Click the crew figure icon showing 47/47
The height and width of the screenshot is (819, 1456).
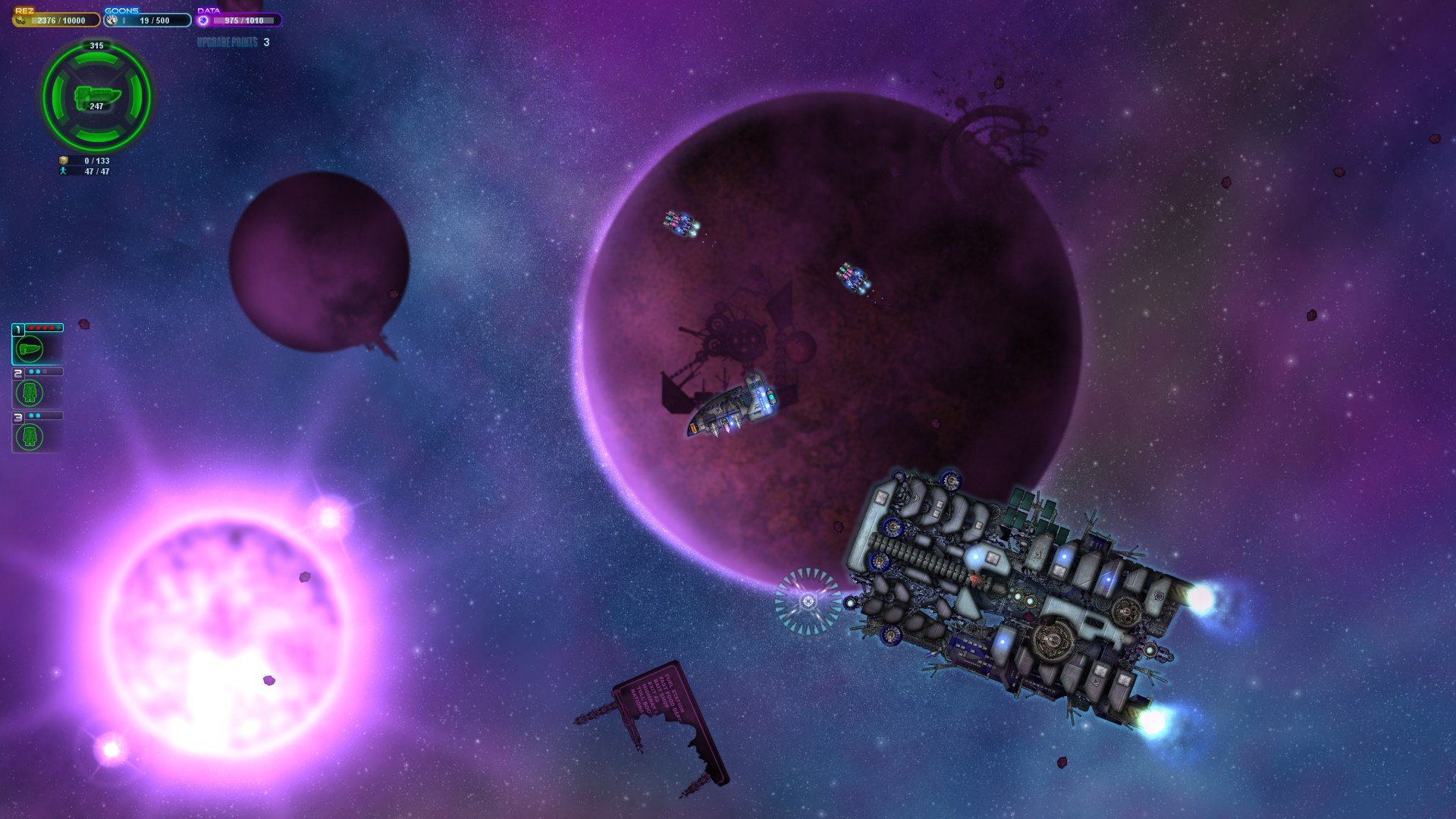pyautogui.click(x=63, y=171)
